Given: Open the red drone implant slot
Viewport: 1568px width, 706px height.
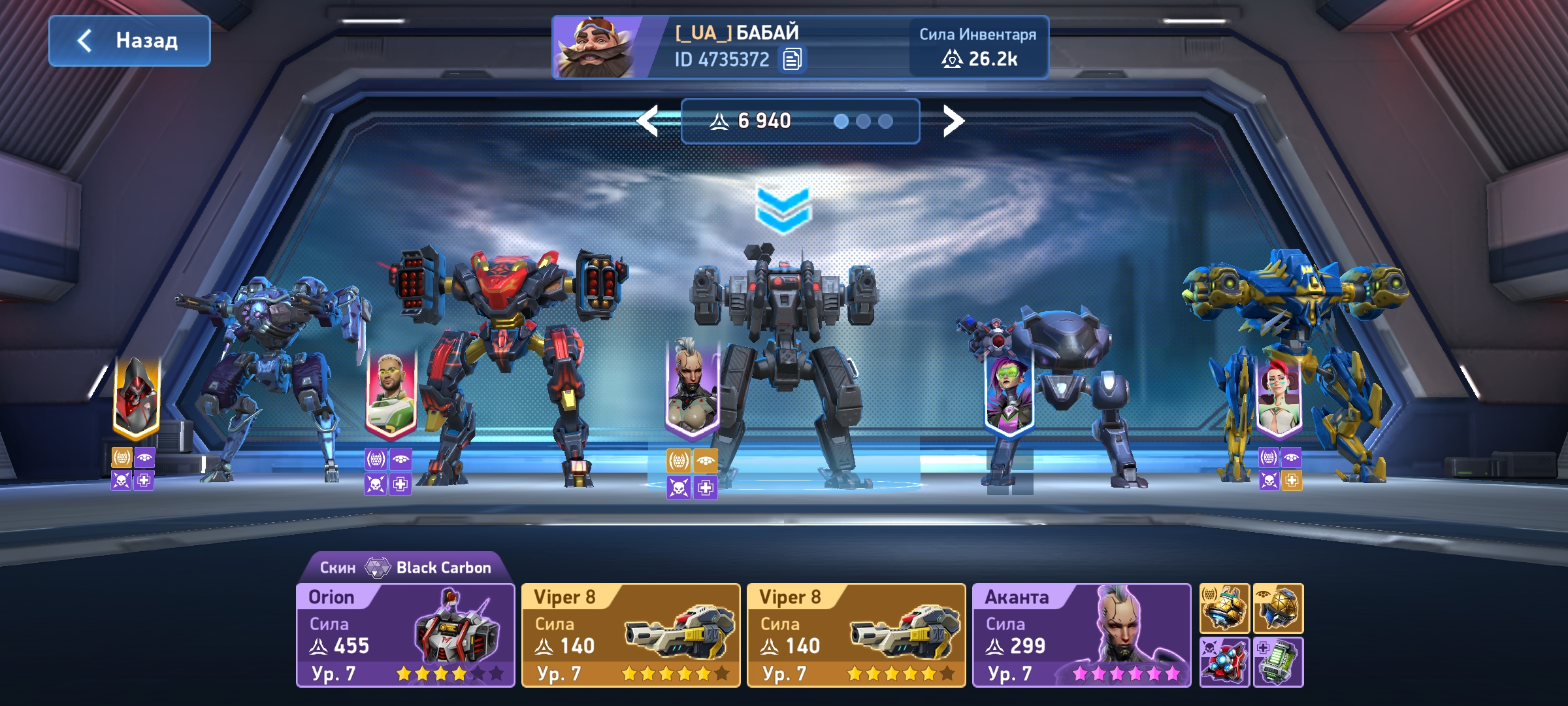Looking at the screenshot, I should 1224,662.
